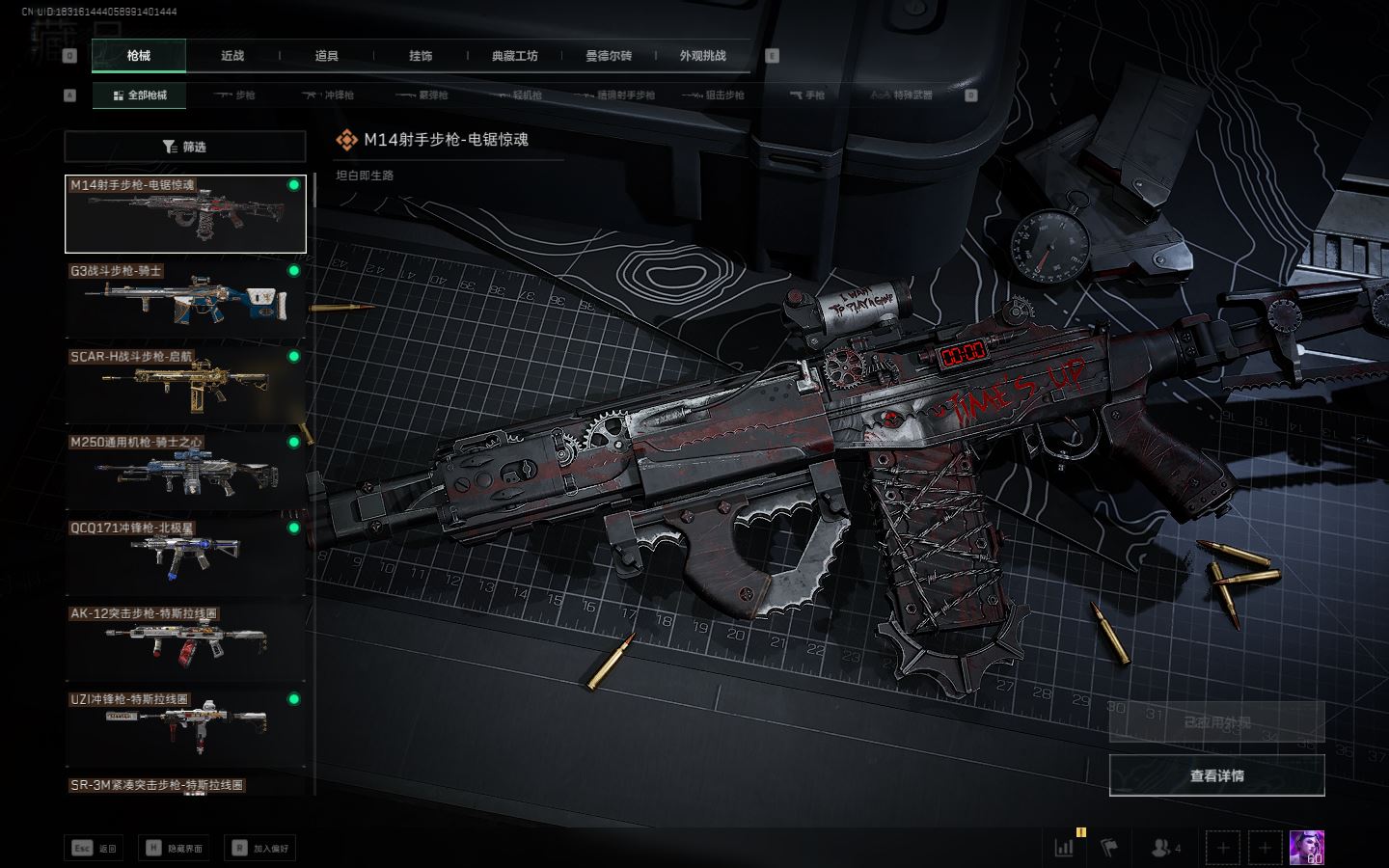Viewport: 1389px width, 868px height.
Task: Choose the AK-12突击步枪-特斯拉线圈 skin
Action: click(x=184, y=642)
